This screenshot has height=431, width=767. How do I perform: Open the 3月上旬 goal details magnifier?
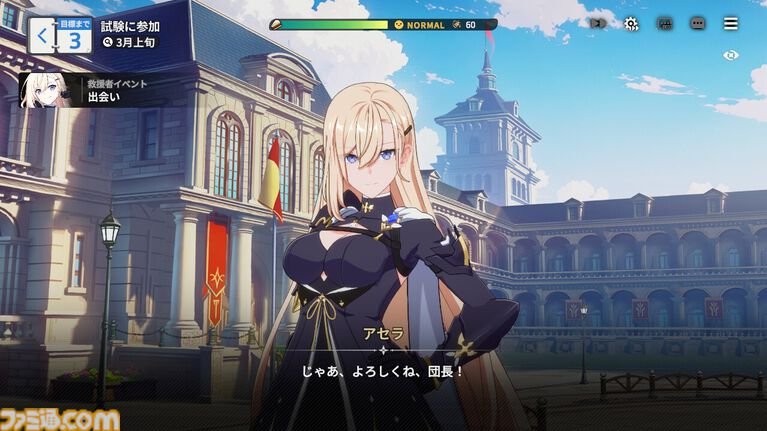108,44
